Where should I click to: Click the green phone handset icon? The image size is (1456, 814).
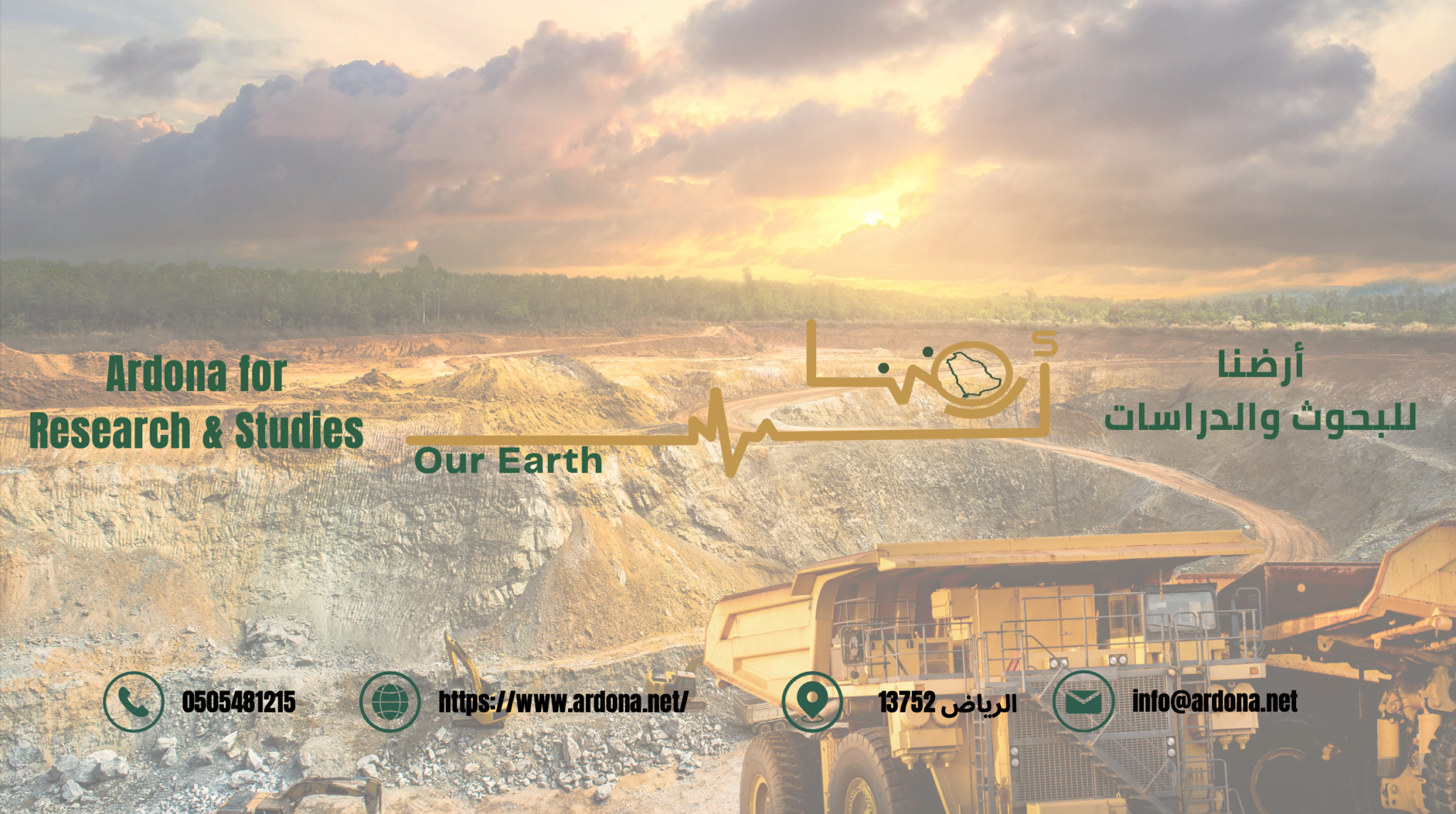134,702
